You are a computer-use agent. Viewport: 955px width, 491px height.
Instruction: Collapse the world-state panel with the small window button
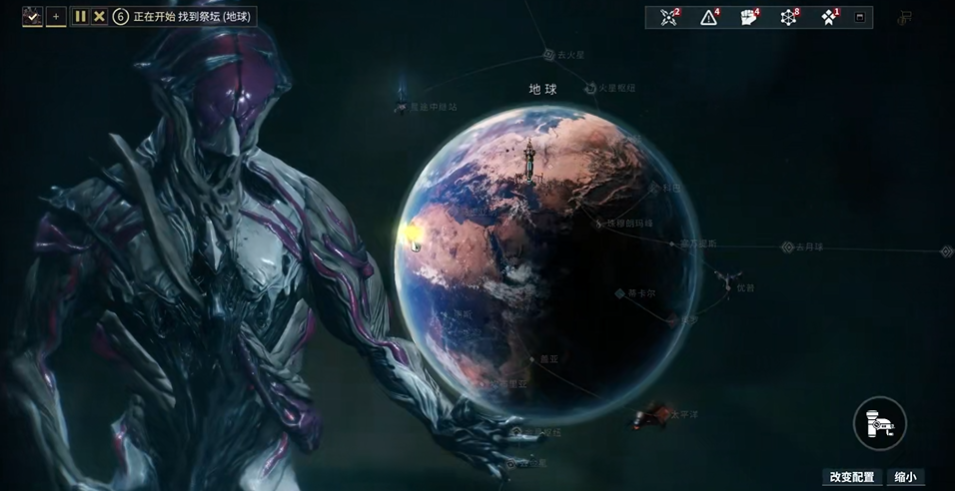[860, 17]
